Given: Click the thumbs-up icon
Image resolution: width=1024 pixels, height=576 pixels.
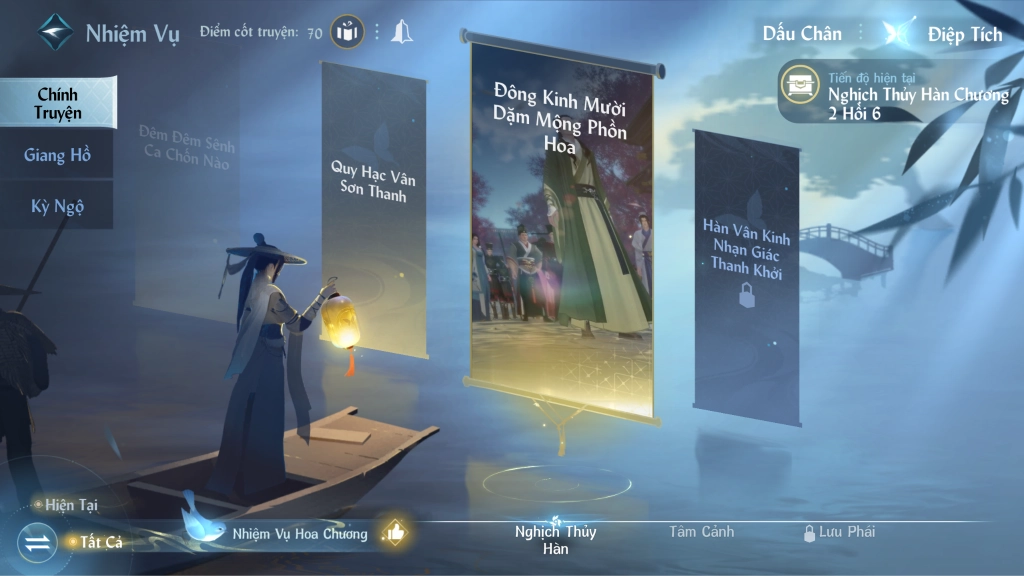Looking at the screenshot, I should tap(396, 533).
